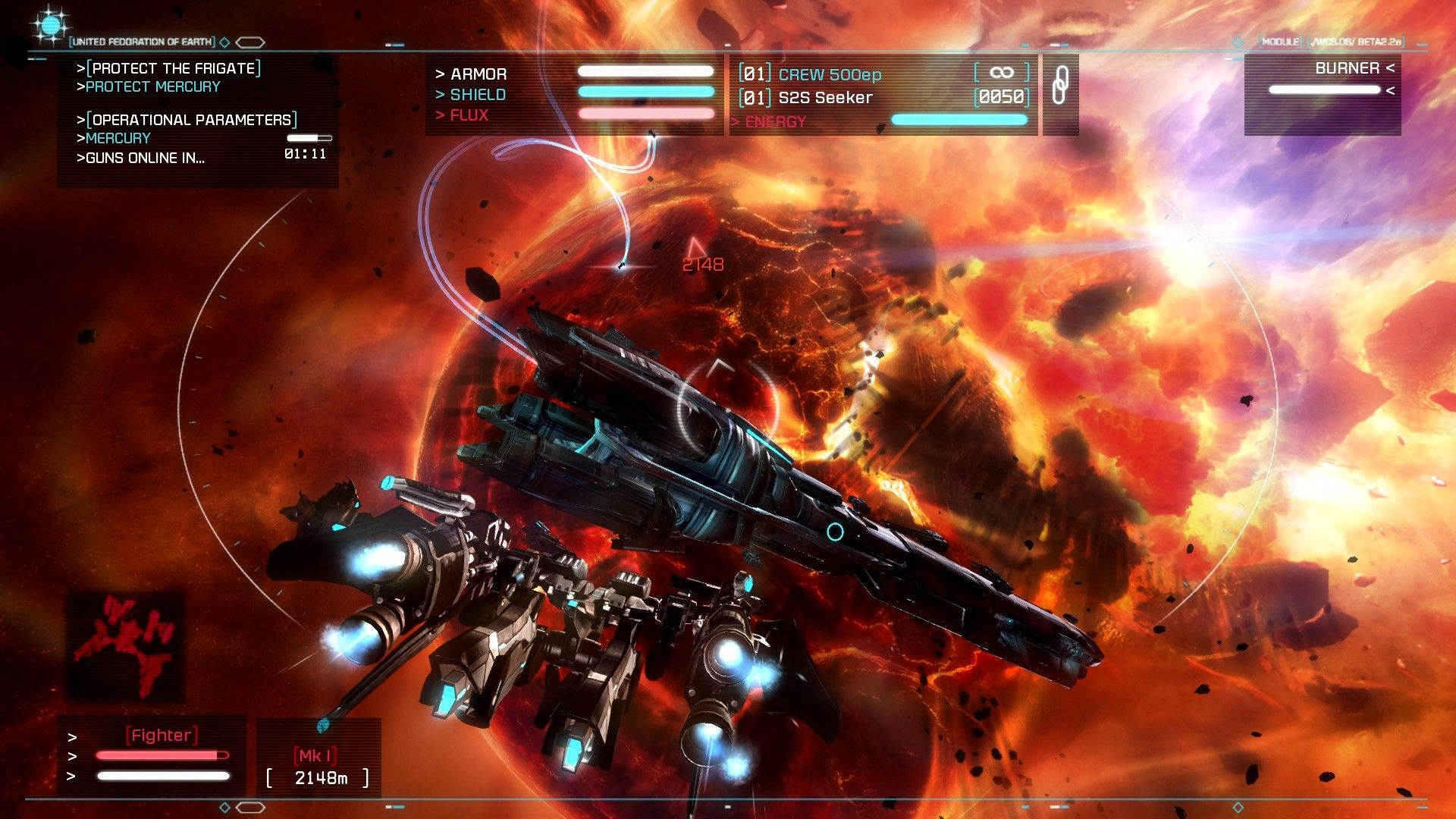This screenshot has width=1456, height=819.
Task: Select the CREW 500ep weapon slot
Action: pyautogui.click(x=830, y=74)
